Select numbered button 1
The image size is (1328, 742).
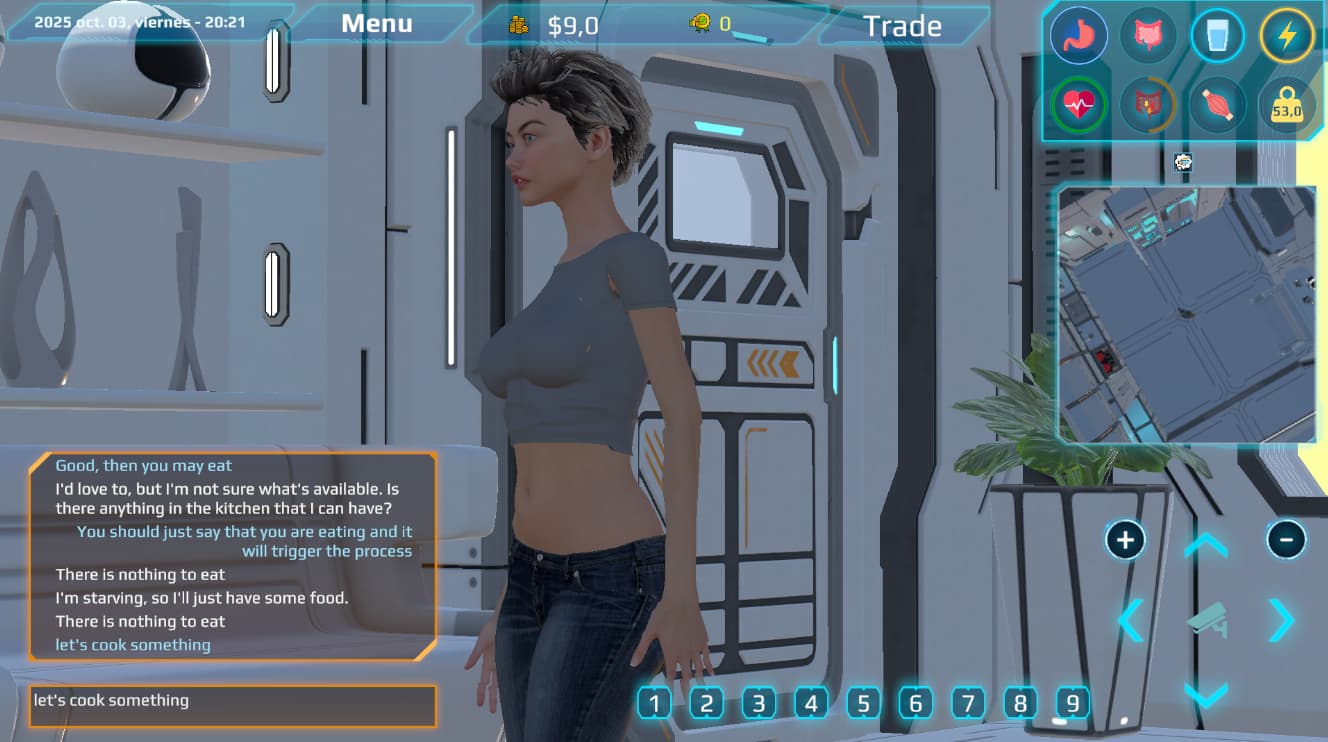[x=654, y=704]
